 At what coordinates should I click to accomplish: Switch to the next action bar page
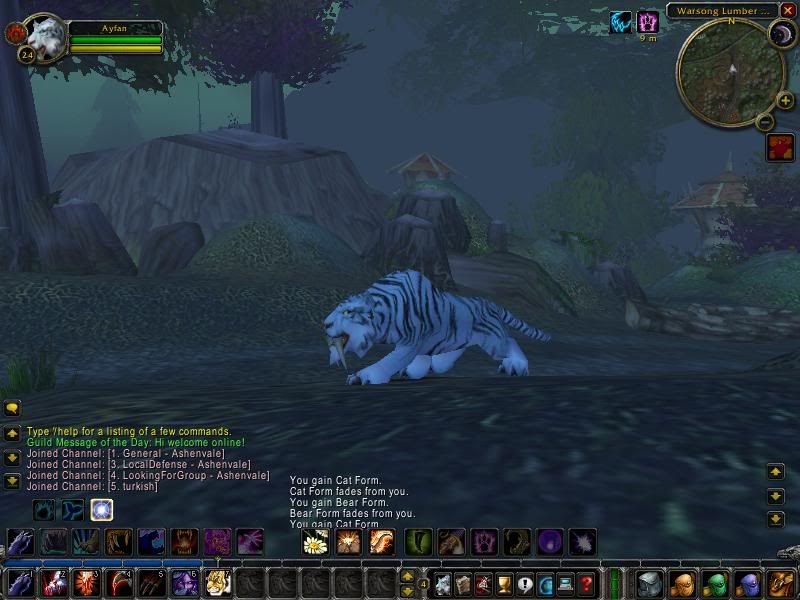coord(408,576)
